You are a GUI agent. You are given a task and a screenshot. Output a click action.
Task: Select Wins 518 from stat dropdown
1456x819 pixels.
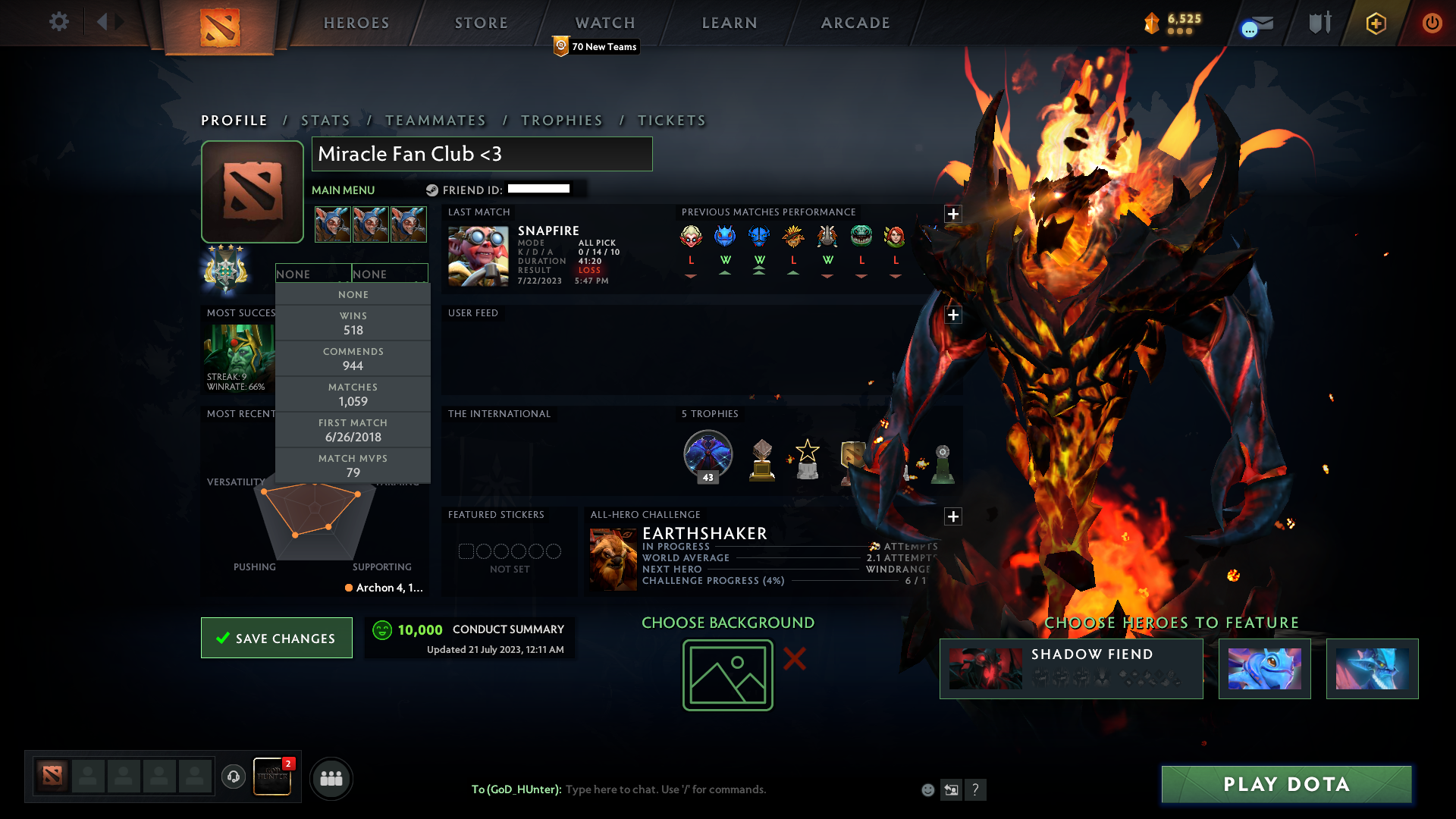point(353,322)
